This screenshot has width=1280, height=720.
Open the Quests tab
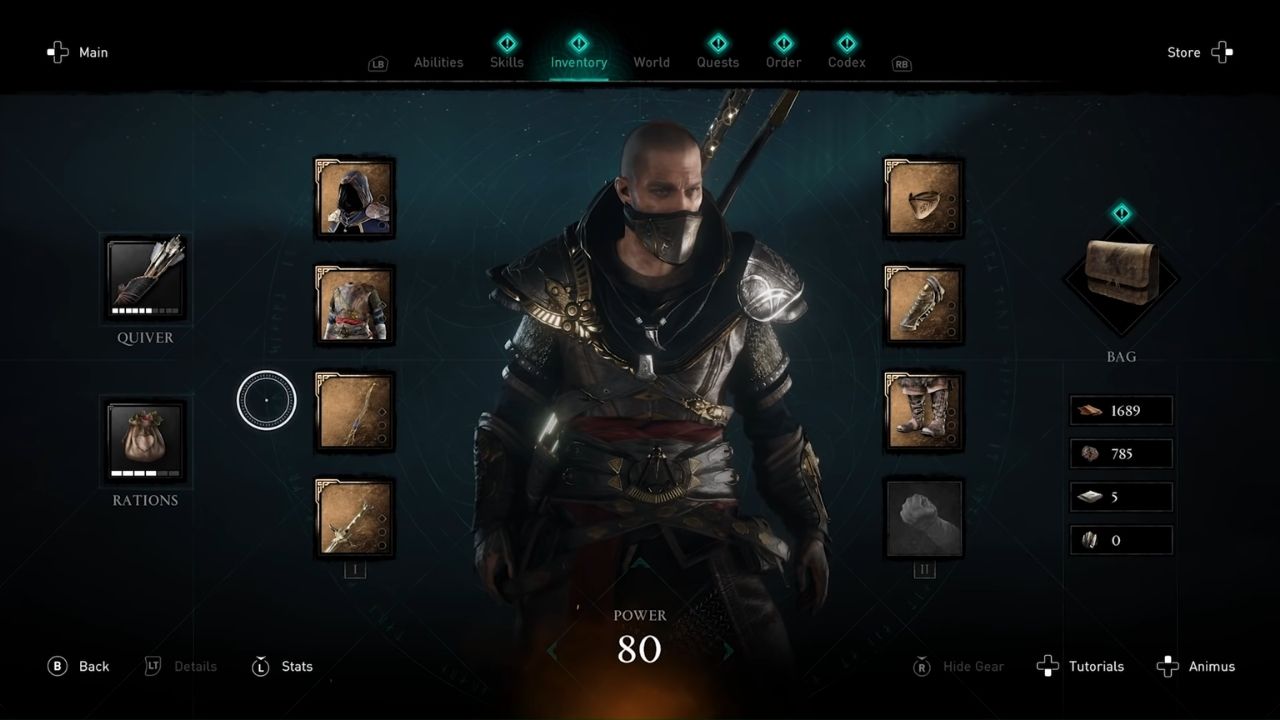[x=717, y=62]
